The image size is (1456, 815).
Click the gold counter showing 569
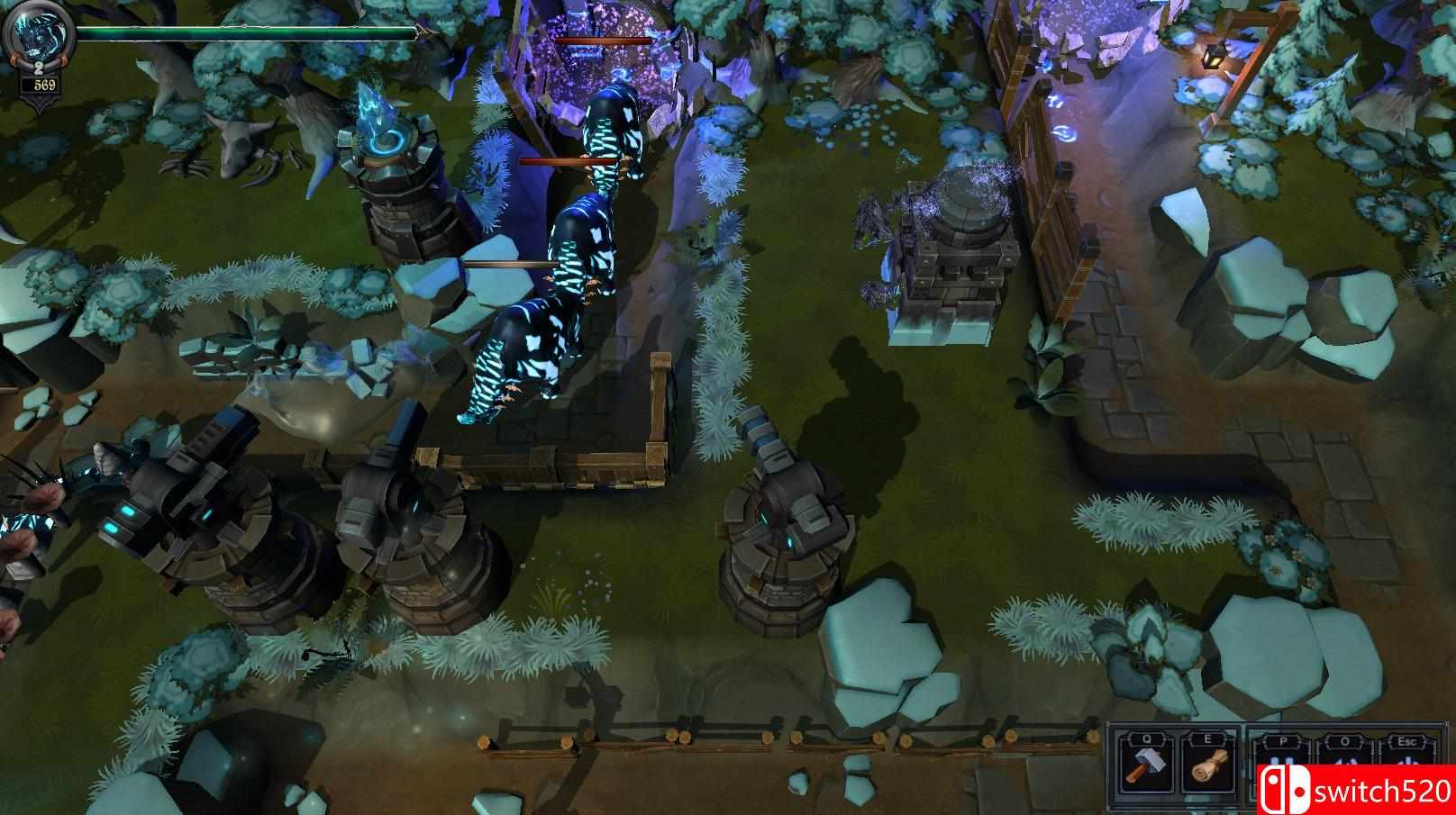pos(44,86)
